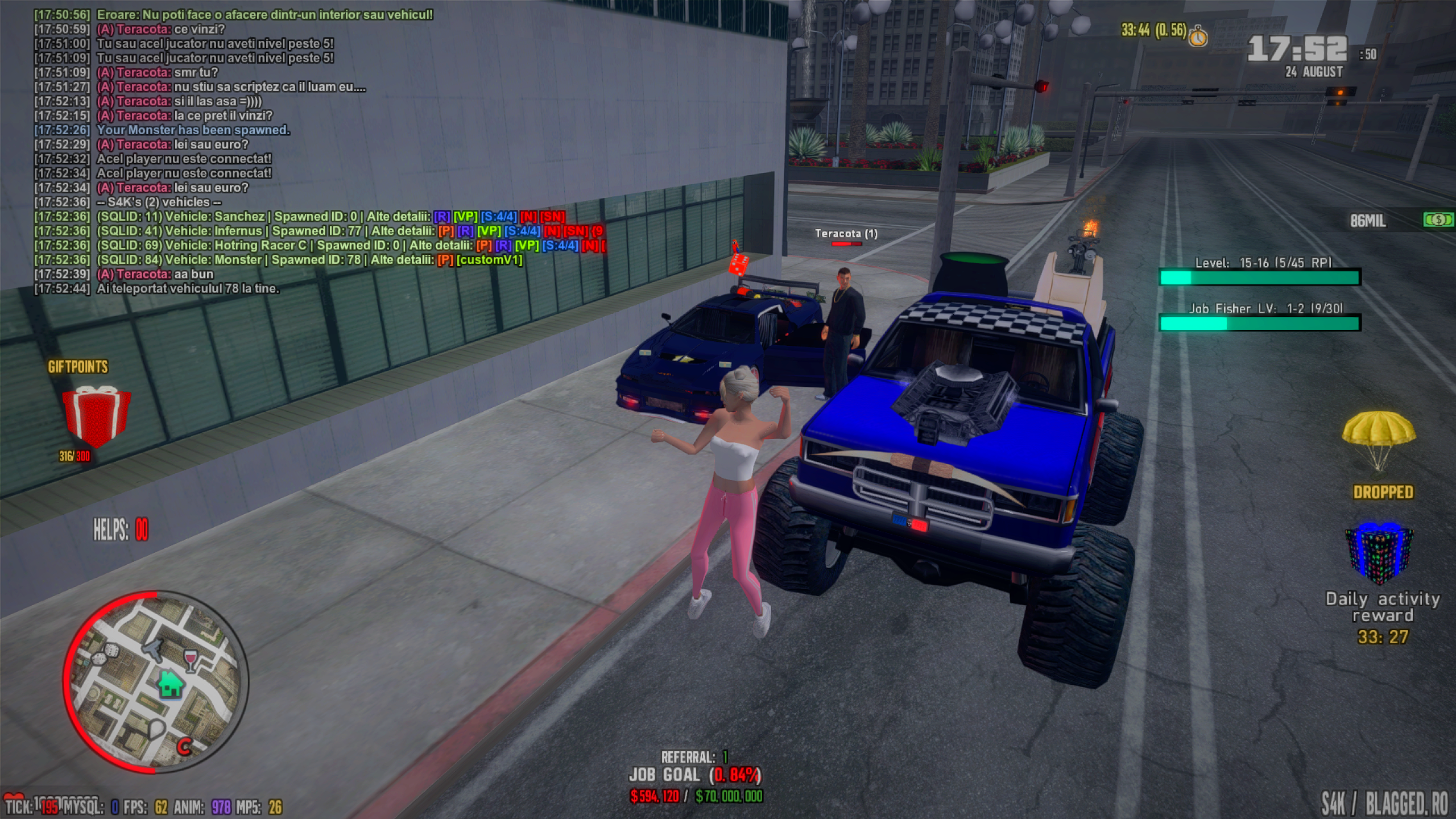Screen dimensions: 1456x819
Task: Click the wine glass marker on minimap
Action: [191, 660]
